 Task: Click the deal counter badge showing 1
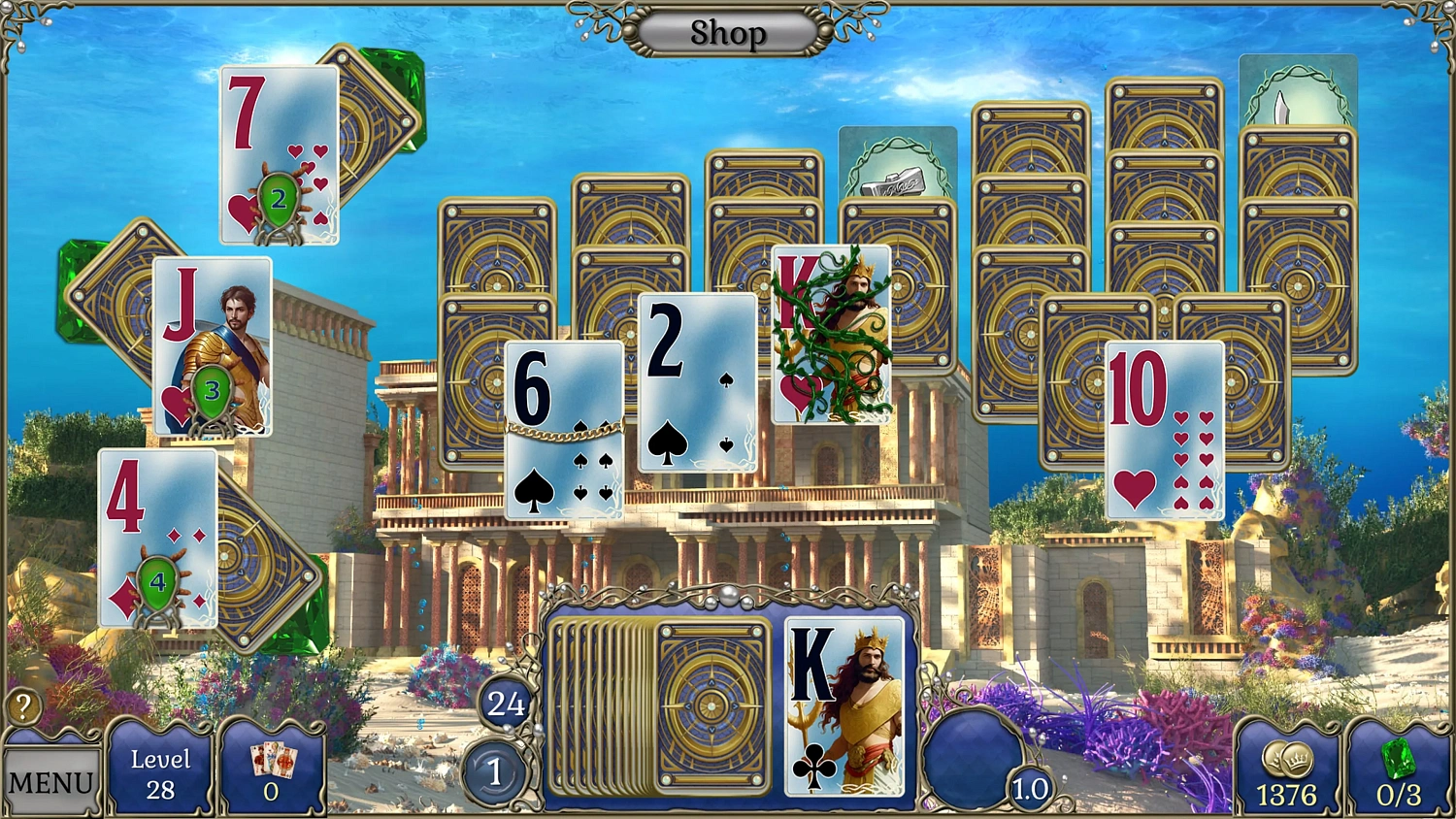point(497,773)
